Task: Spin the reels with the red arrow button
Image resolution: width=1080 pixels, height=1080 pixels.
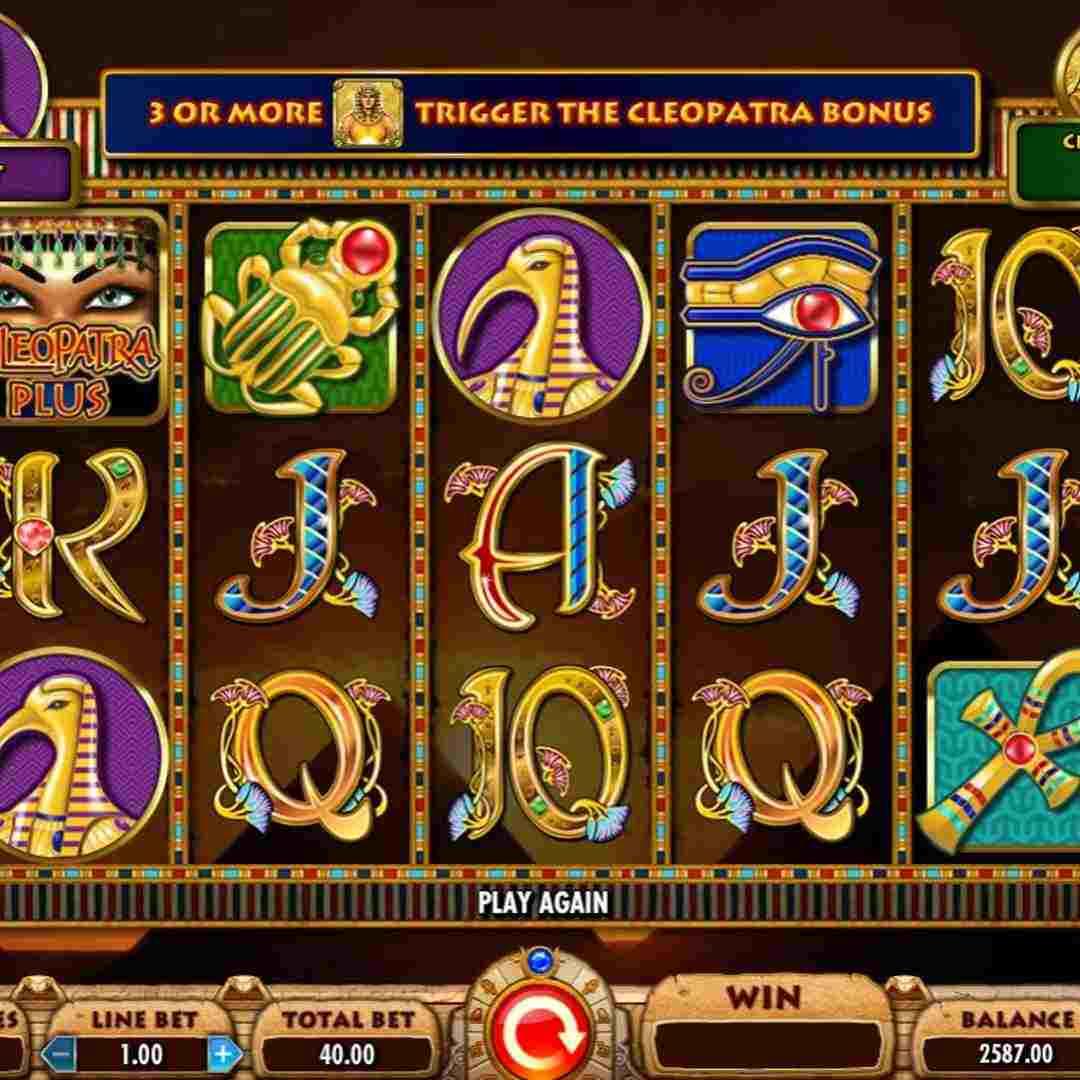Action: 540,1038
